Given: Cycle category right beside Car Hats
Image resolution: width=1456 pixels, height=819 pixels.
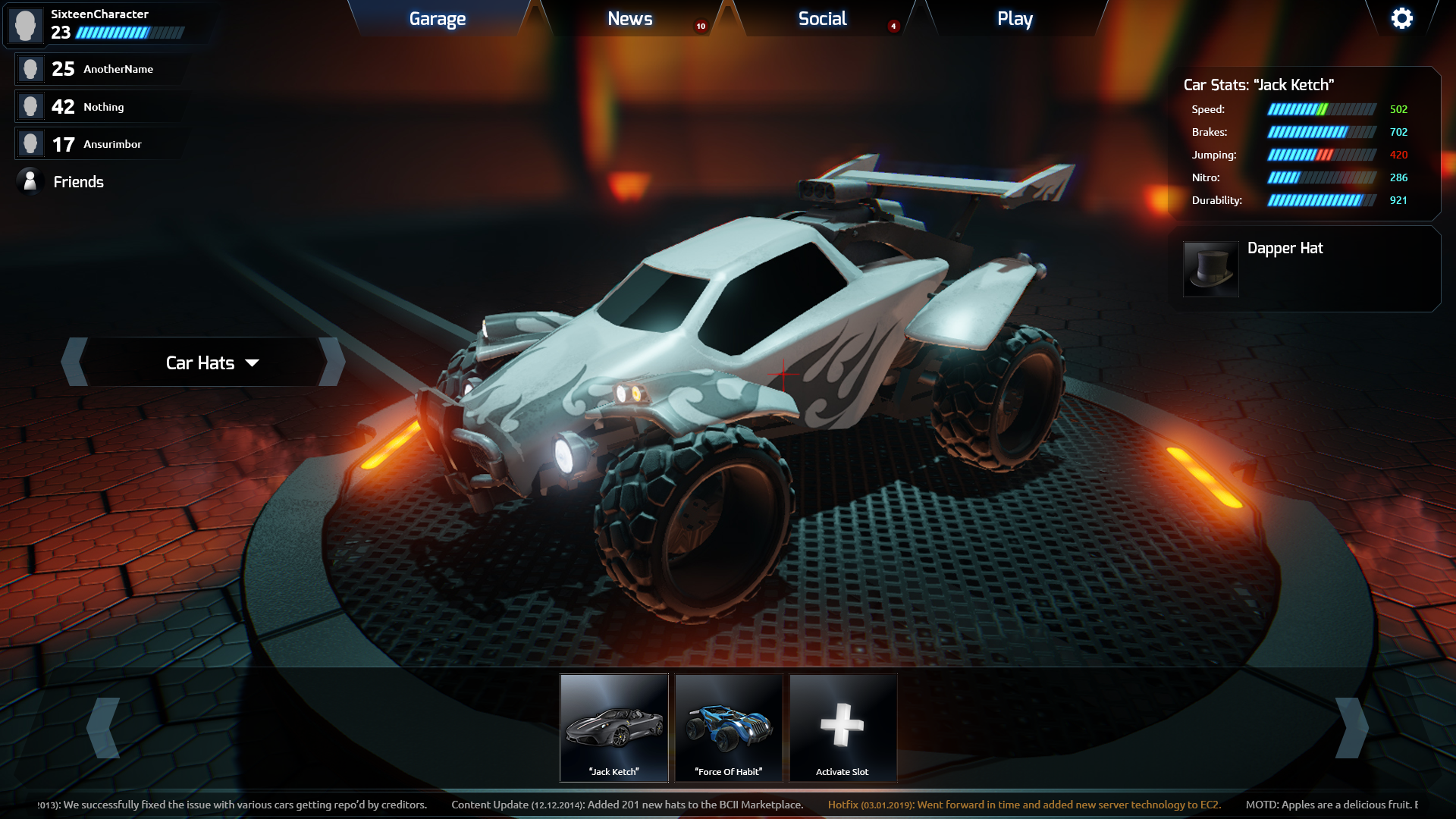Looking at the screenshot, I should [333, 362].
